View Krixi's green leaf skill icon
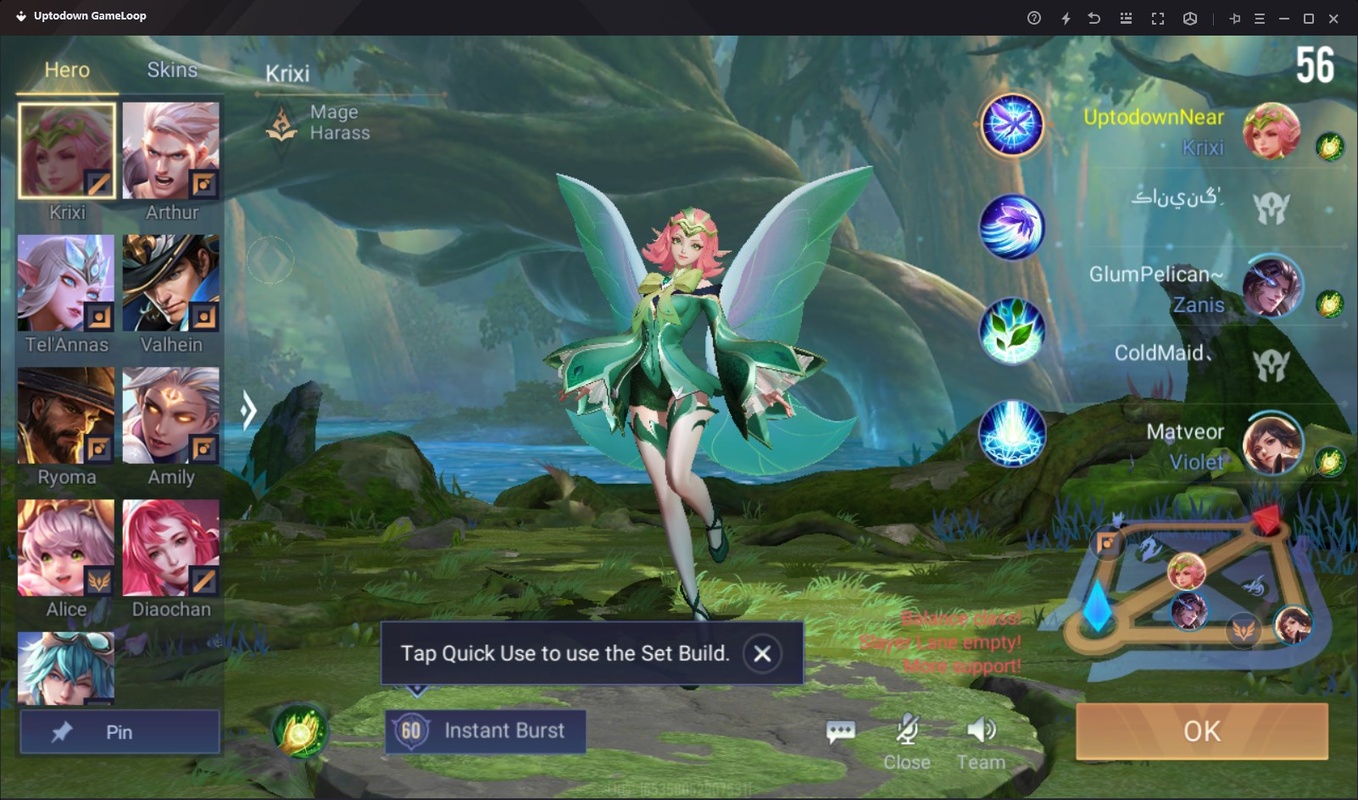 (1012, 331)
